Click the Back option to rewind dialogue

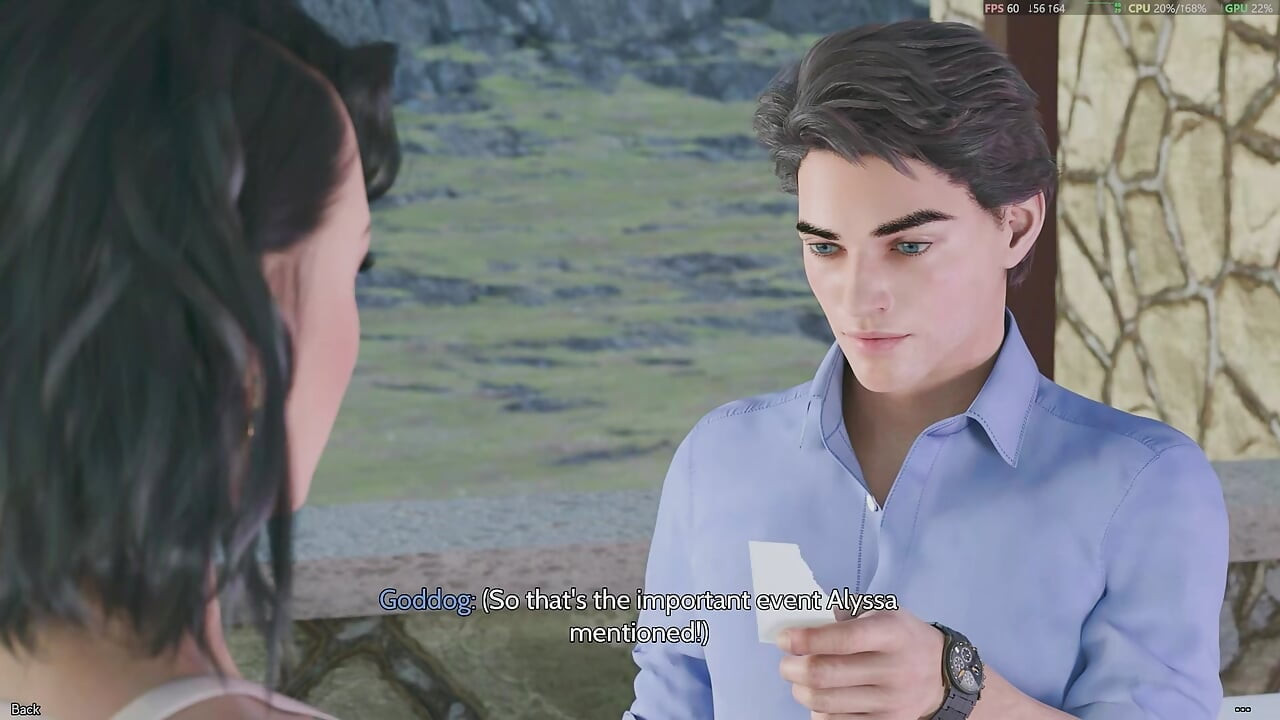click(x=23, y=708)
